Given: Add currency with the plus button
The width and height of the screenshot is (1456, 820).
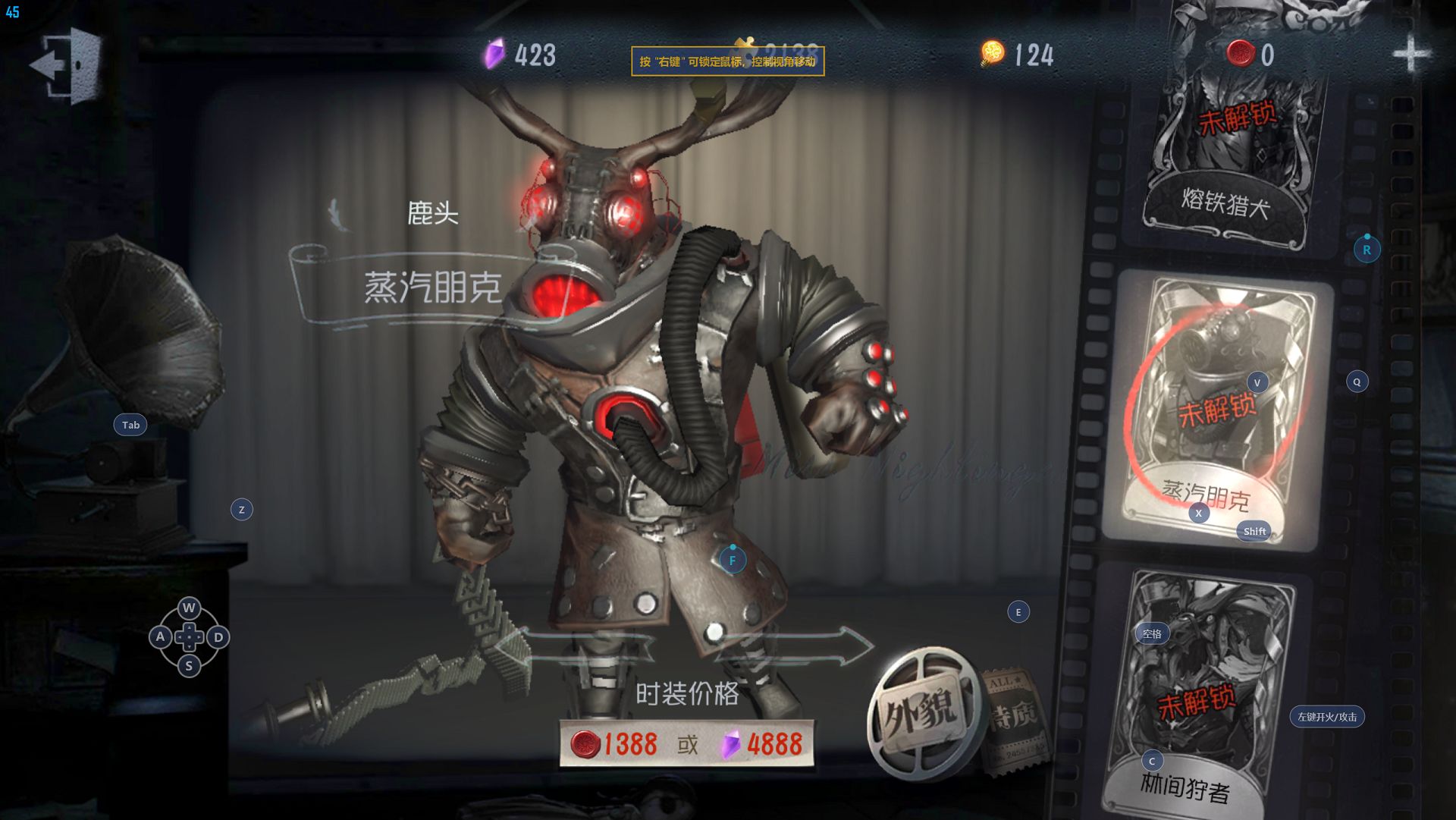Looking at the screenshot, I should click(x=1410, y=54).
